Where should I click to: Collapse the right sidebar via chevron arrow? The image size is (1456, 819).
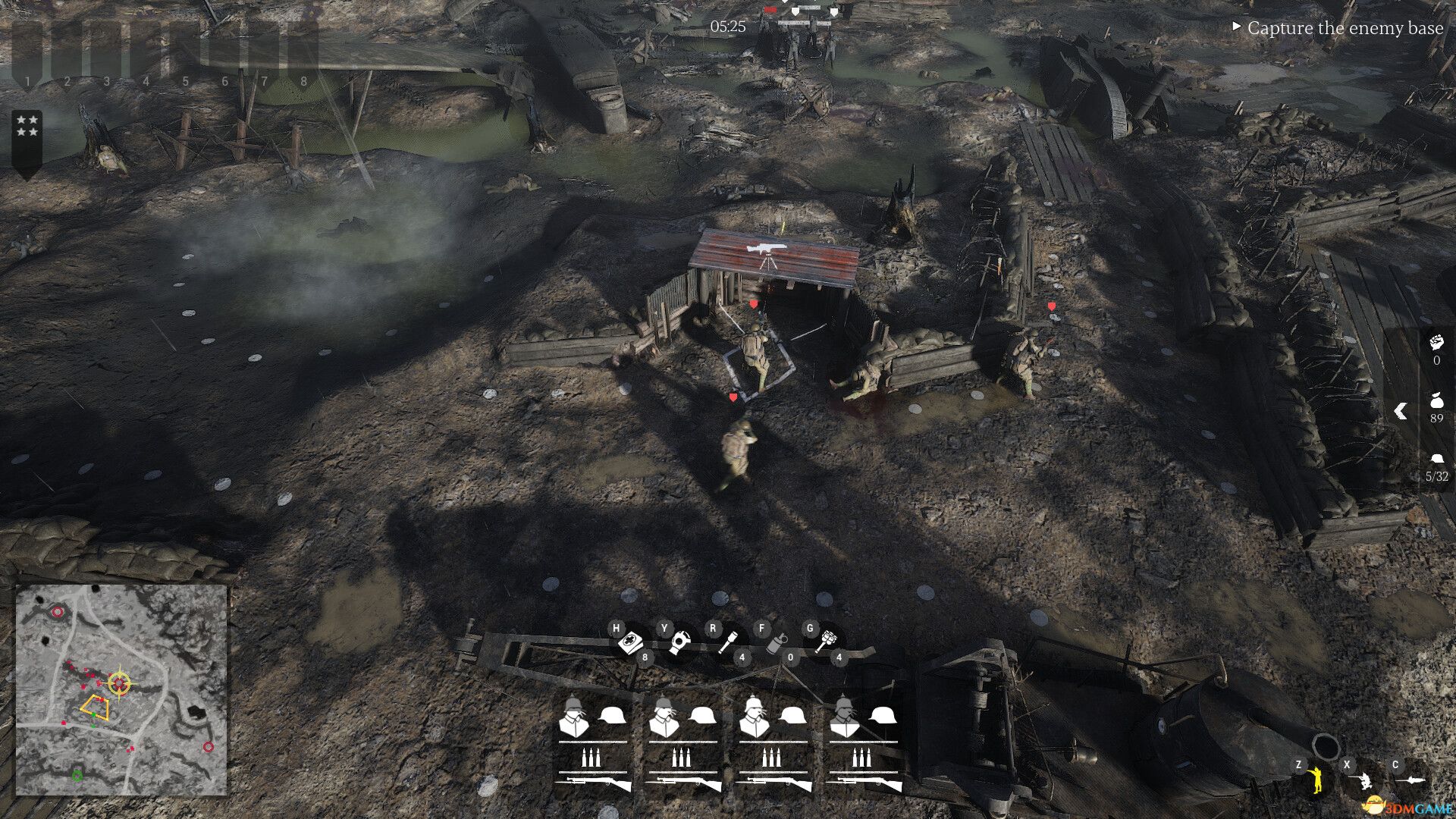pyautogui.click(x=1399, y=413)
